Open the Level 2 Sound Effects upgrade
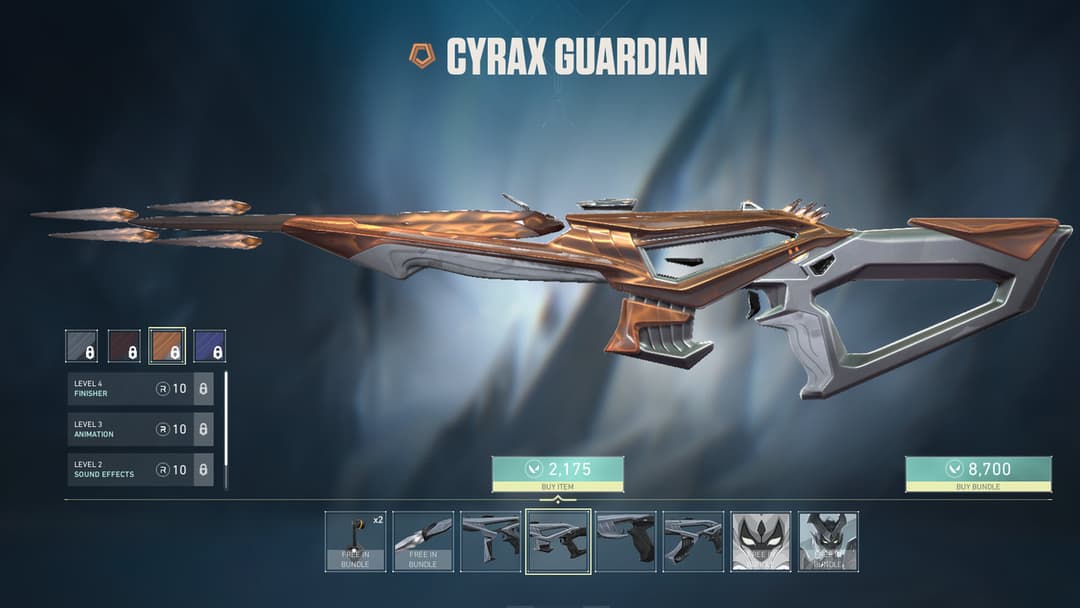The height and width of the screenshot is (608, 1080). tap(140, 469)
